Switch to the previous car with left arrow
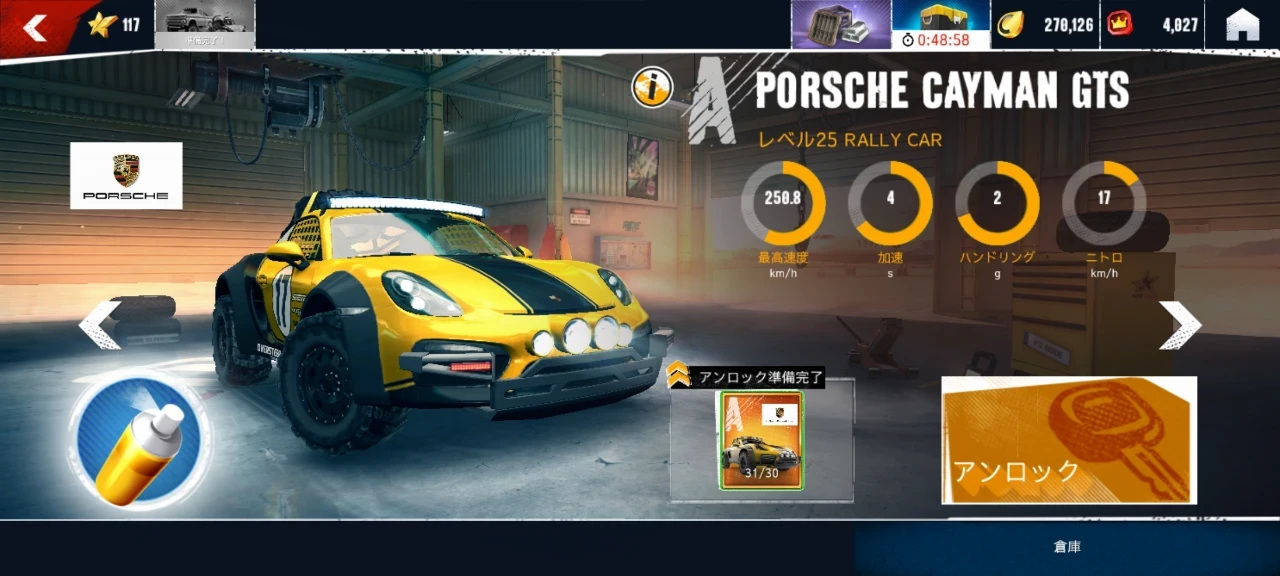 click(100, 325)
